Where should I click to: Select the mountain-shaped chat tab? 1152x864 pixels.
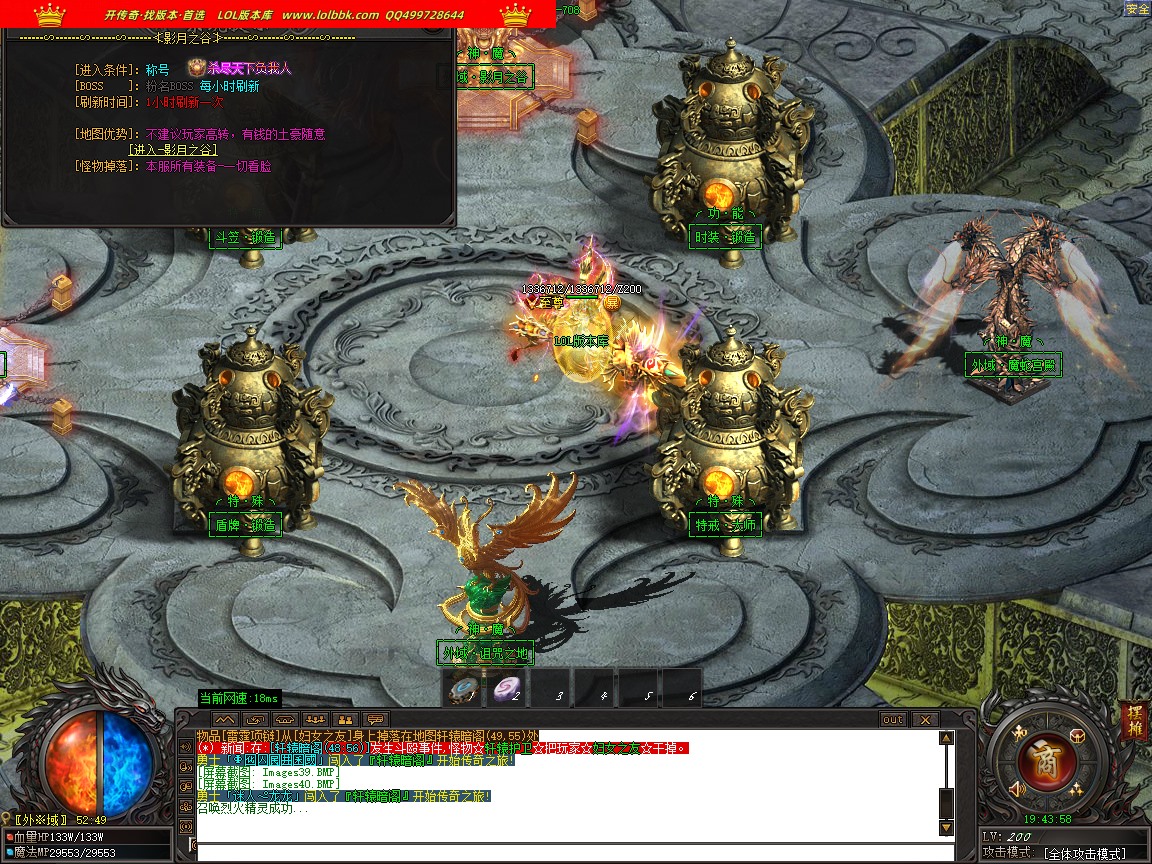[225, 719]
